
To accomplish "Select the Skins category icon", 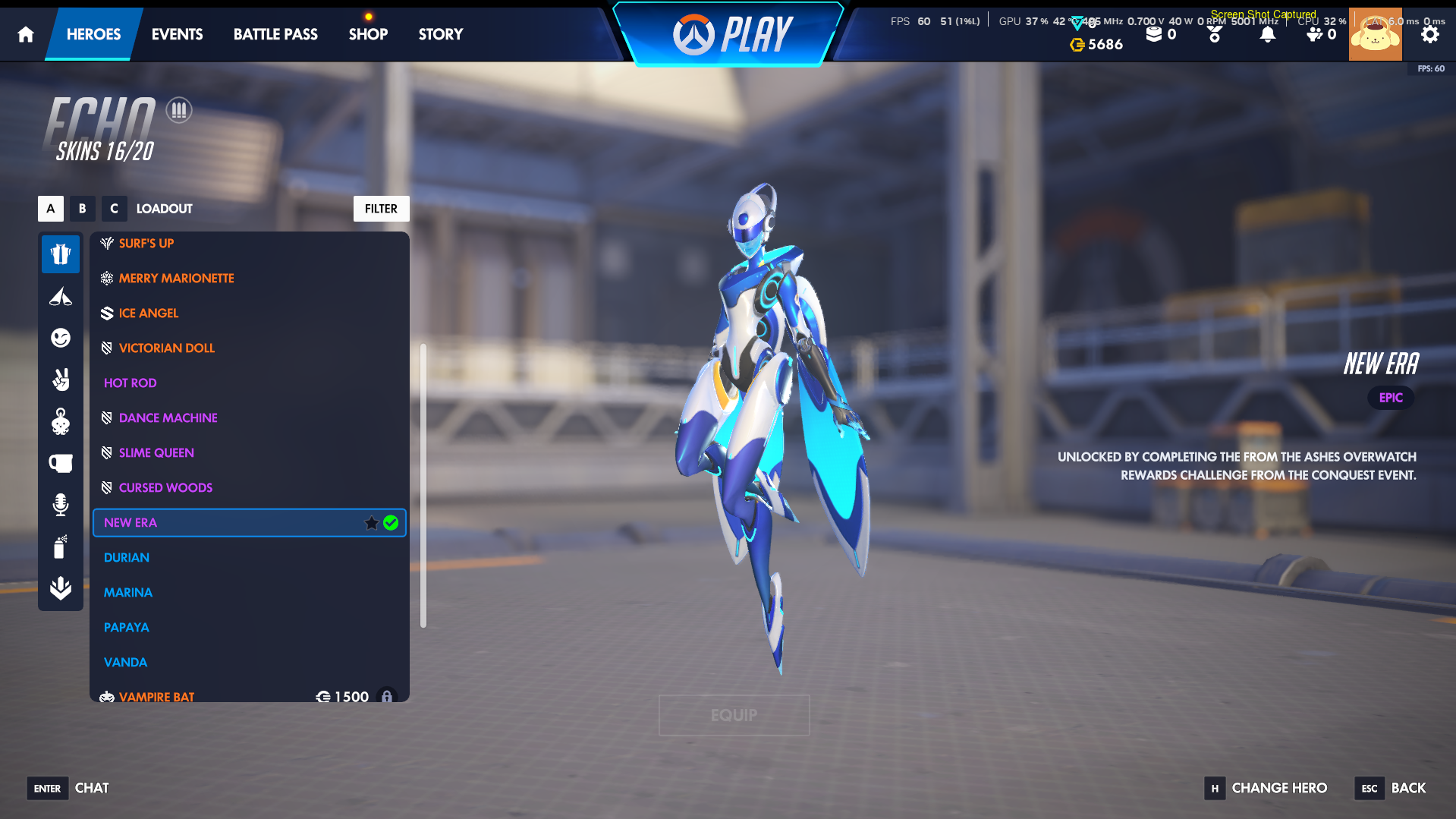I will pos(61,254).
